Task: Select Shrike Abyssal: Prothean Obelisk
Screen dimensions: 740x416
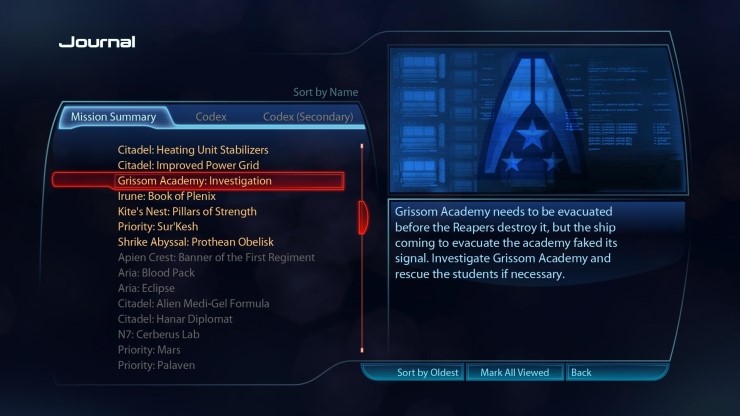Action: pyautogui.click(x=195, y=242)
